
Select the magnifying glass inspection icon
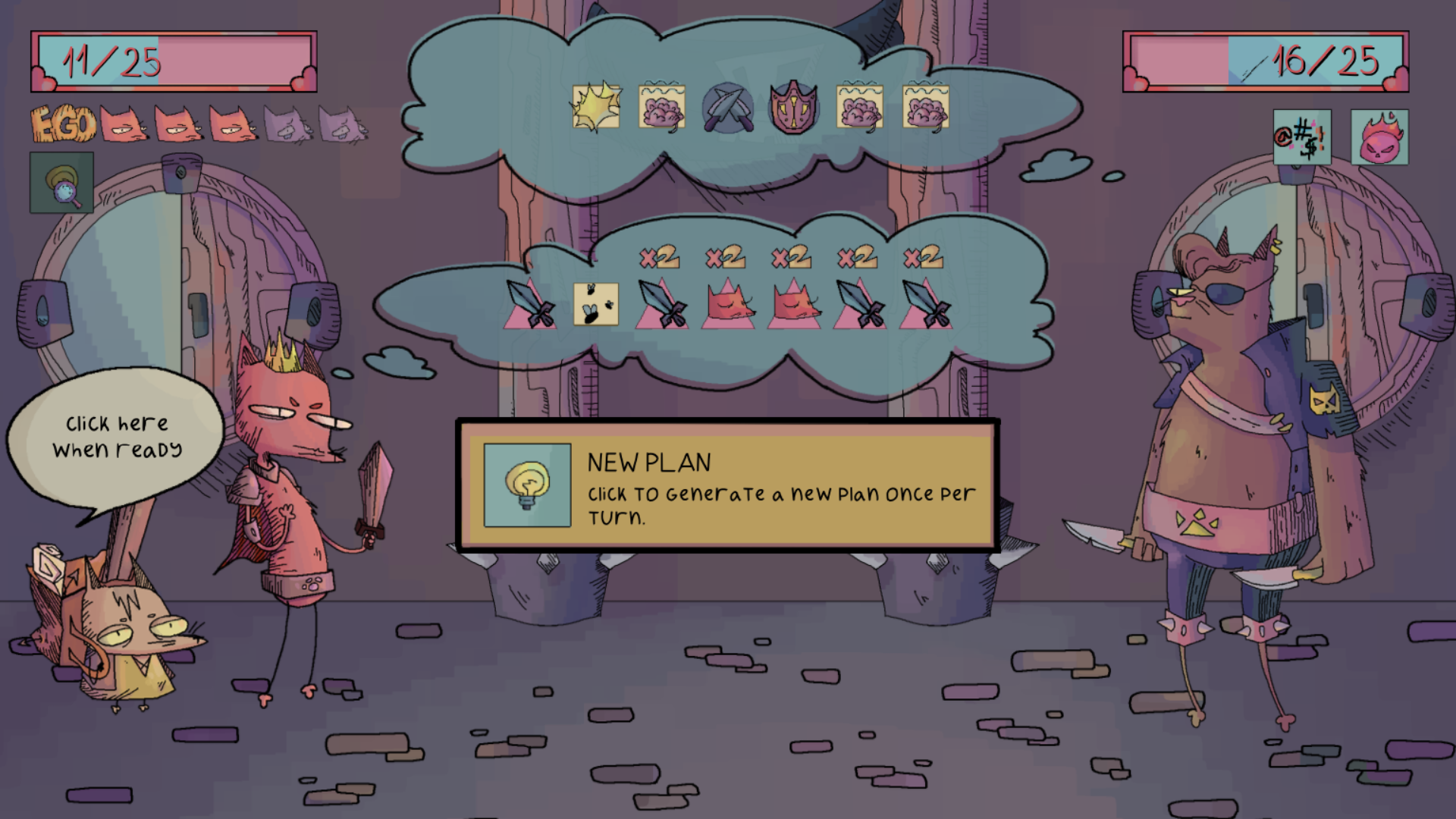(x=61, y=182)
